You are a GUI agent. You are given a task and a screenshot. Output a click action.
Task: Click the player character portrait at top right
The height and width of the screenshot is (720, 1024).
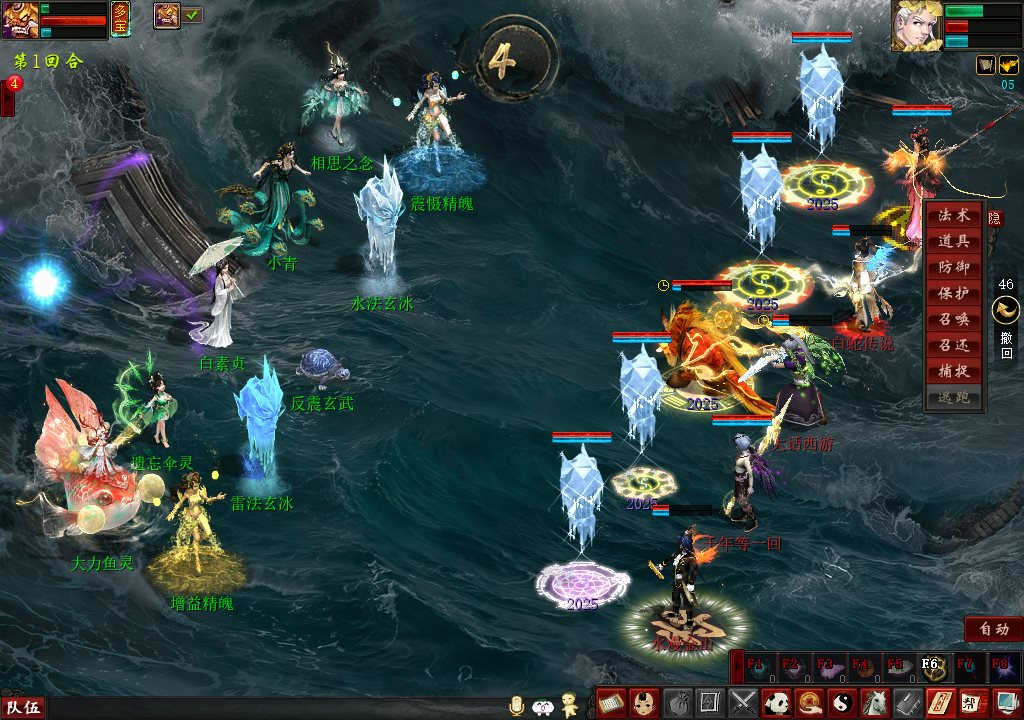tap(917, 24)
